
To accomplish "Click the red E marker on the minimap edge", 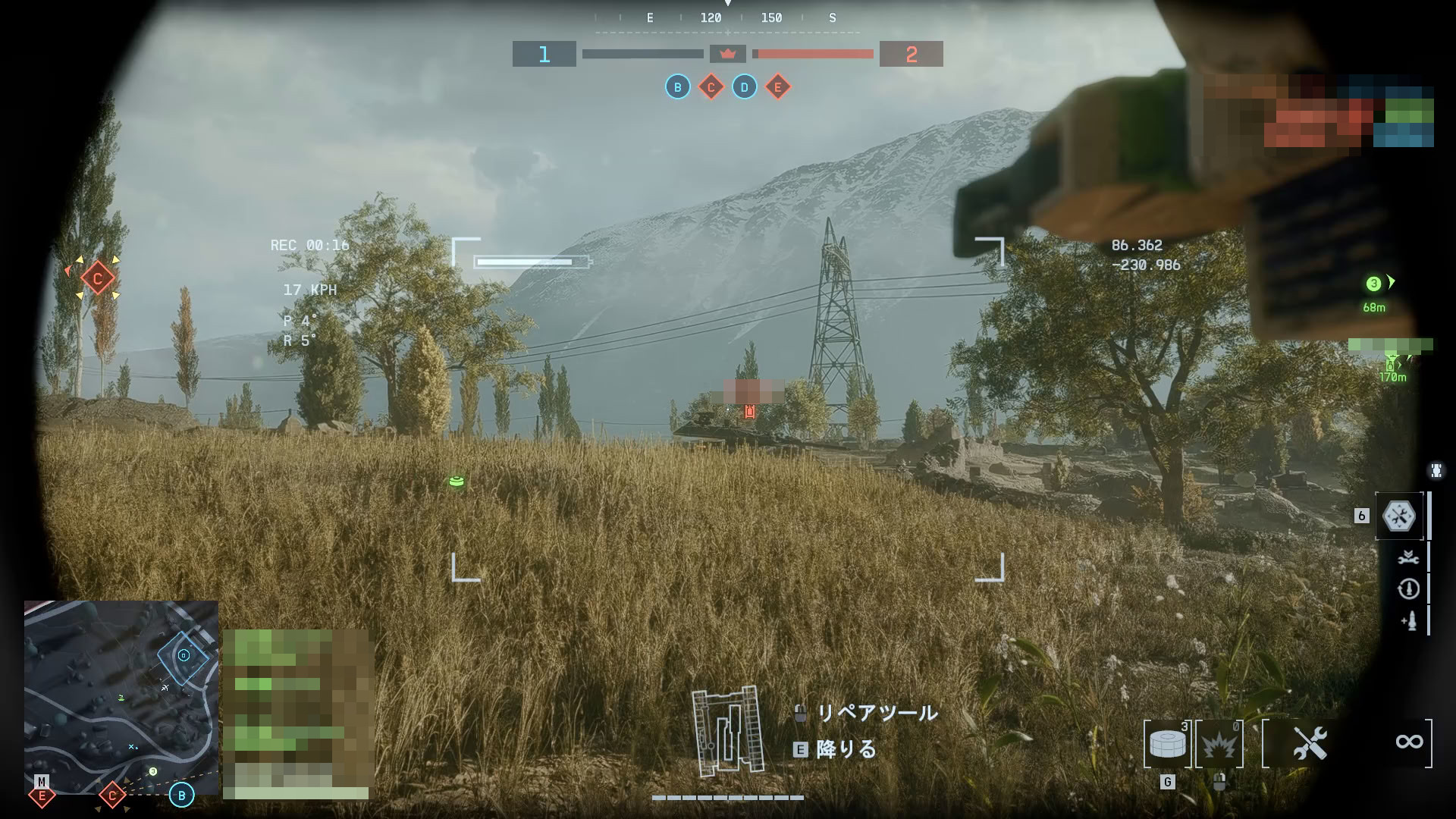I will pos(42,795).
